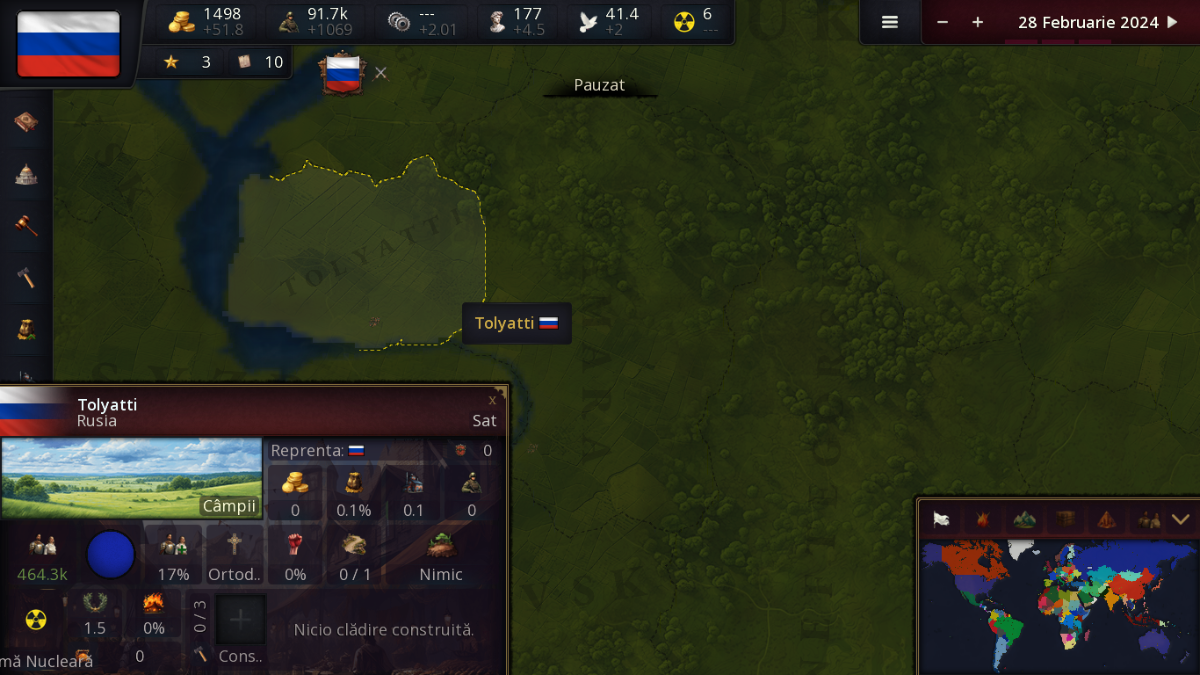Resume the game with the play arrow
This screenshot has width=1200, height=675.
tap(1173, 22)
